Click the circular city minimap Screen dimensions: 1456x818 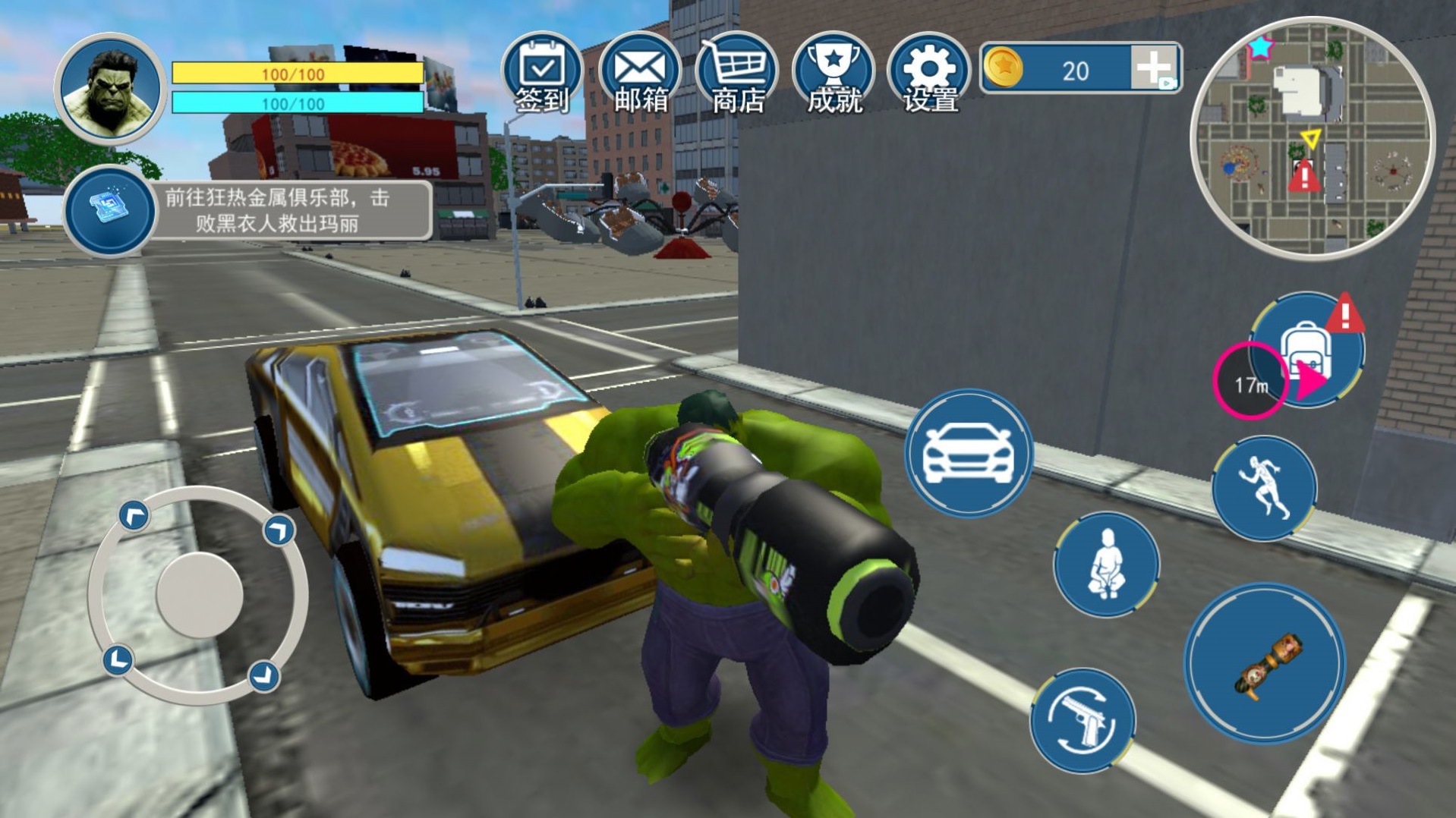pos(1312,138)
